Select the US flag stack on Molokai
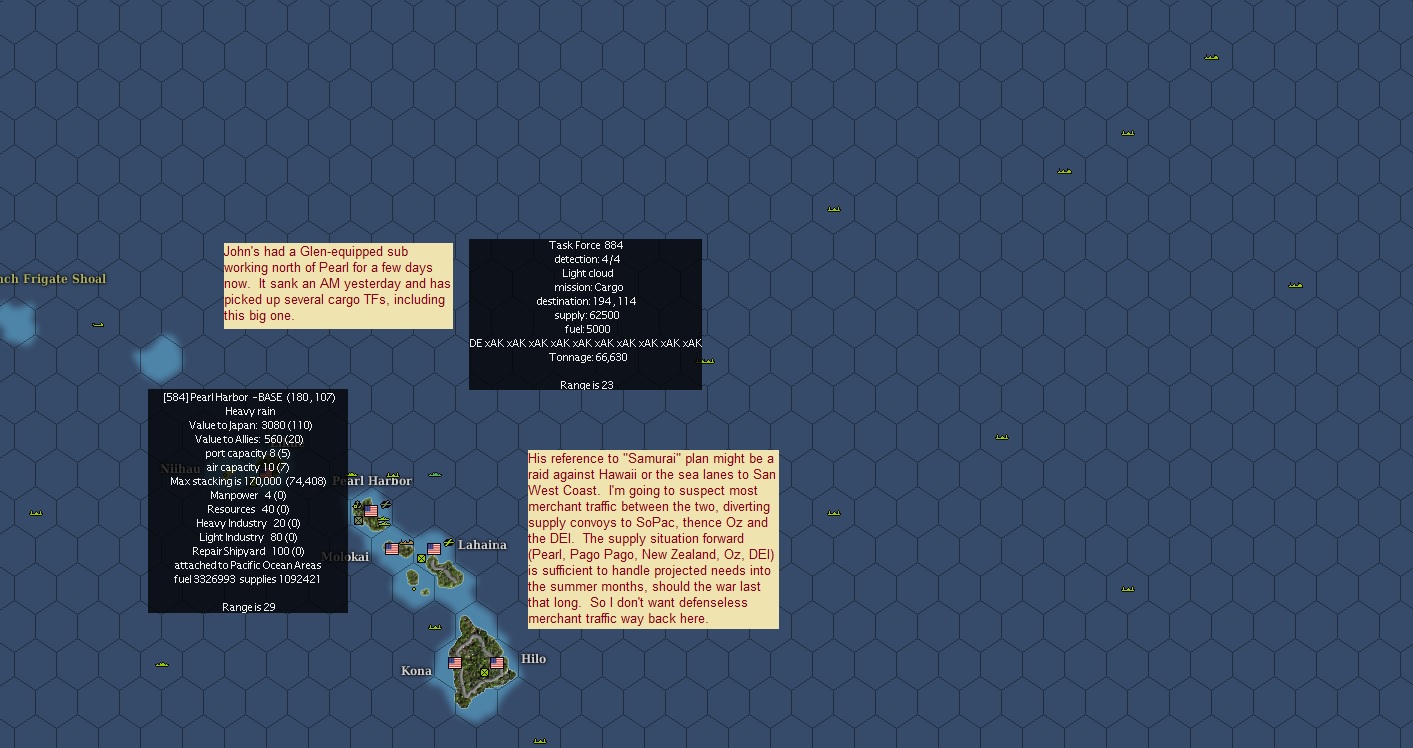 [391, 549]
